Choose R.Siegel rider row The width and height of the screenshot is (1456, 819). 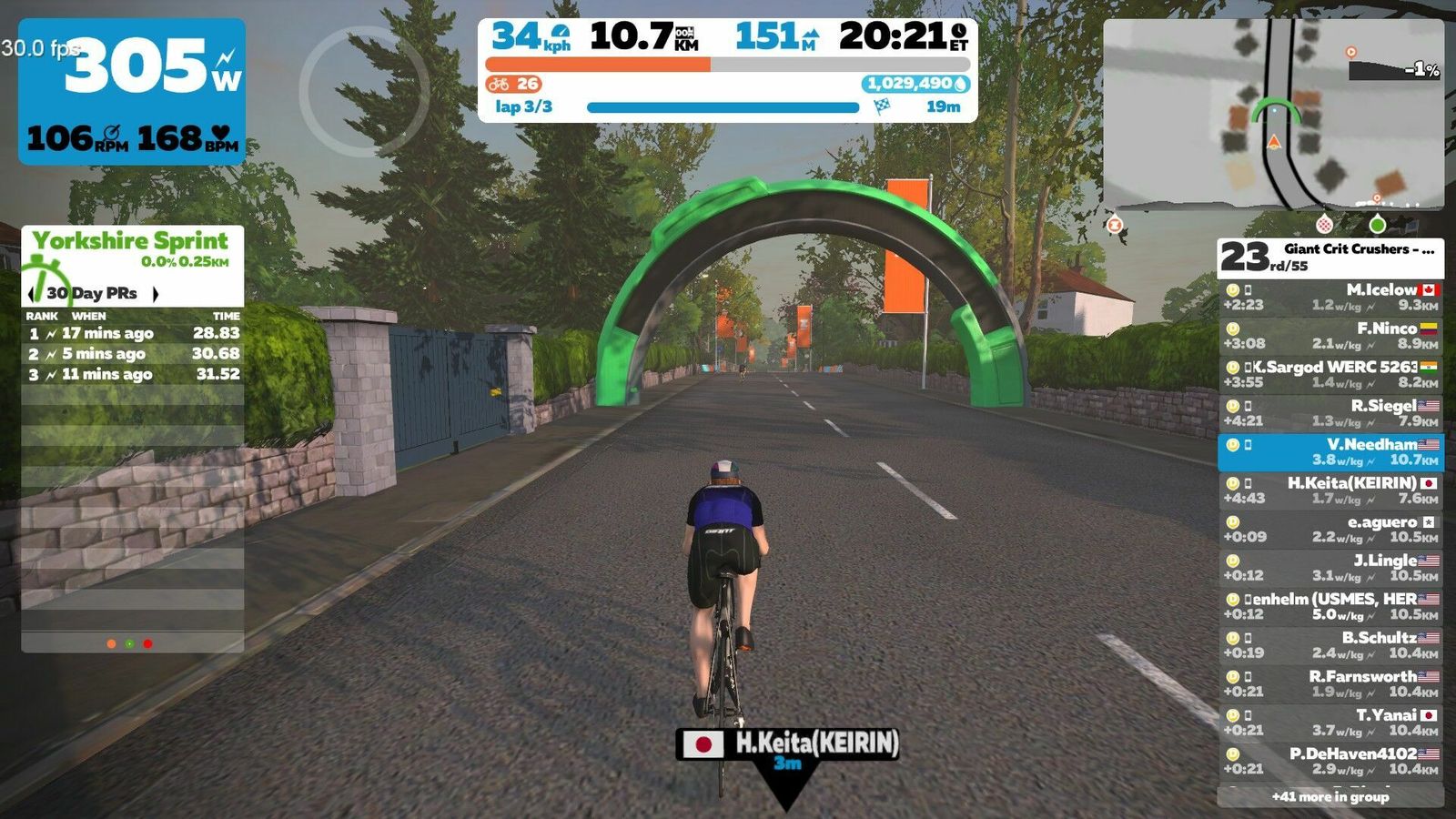(1330, 413)
